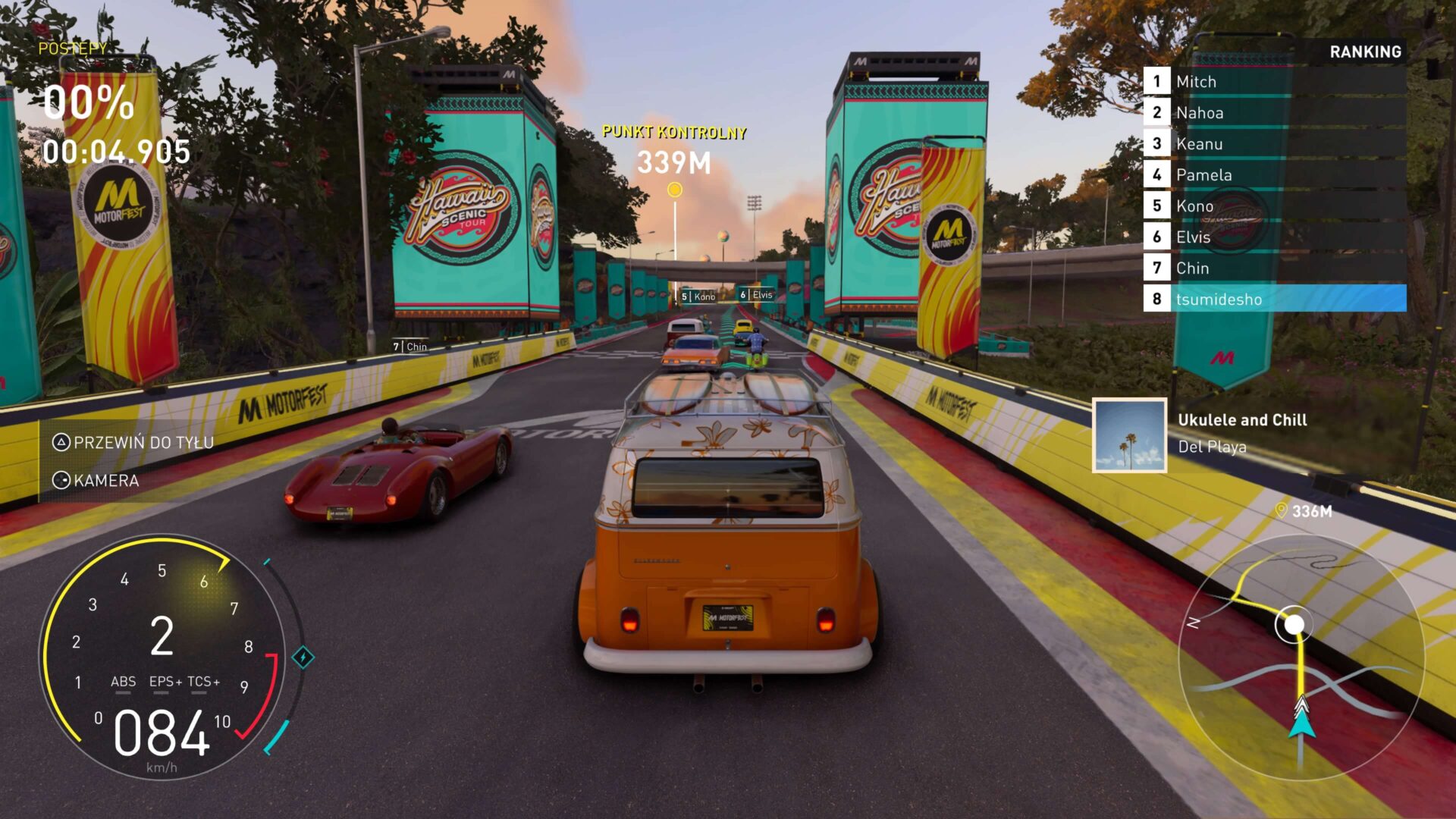
Task: Click the Chin opponent name tag
Action: tap(410, 347)
